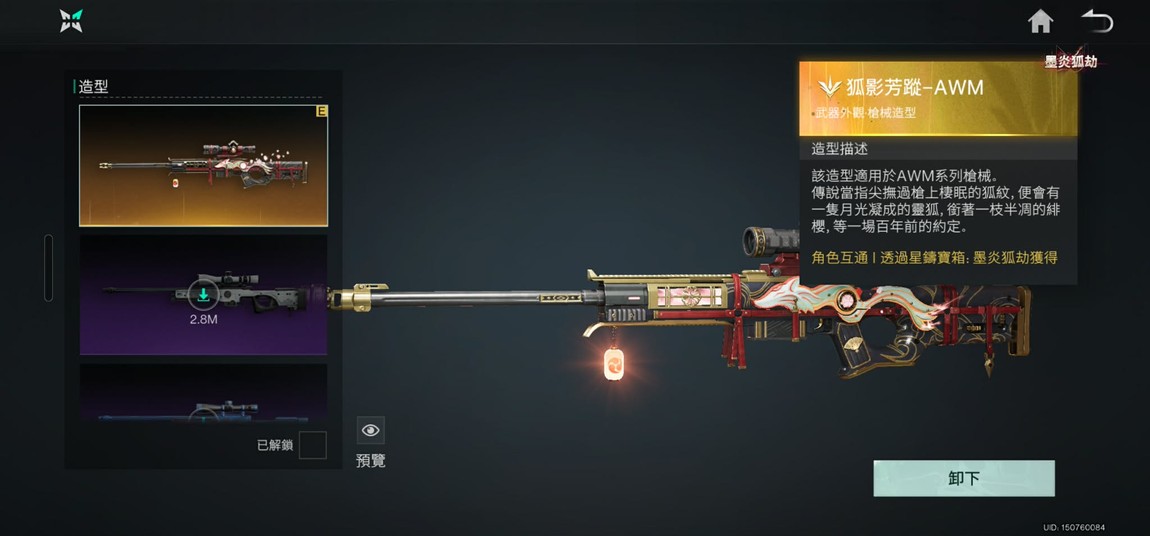Open the 預覽 eye preview
The image size is (1150, 536).
(x=371, y=431)
